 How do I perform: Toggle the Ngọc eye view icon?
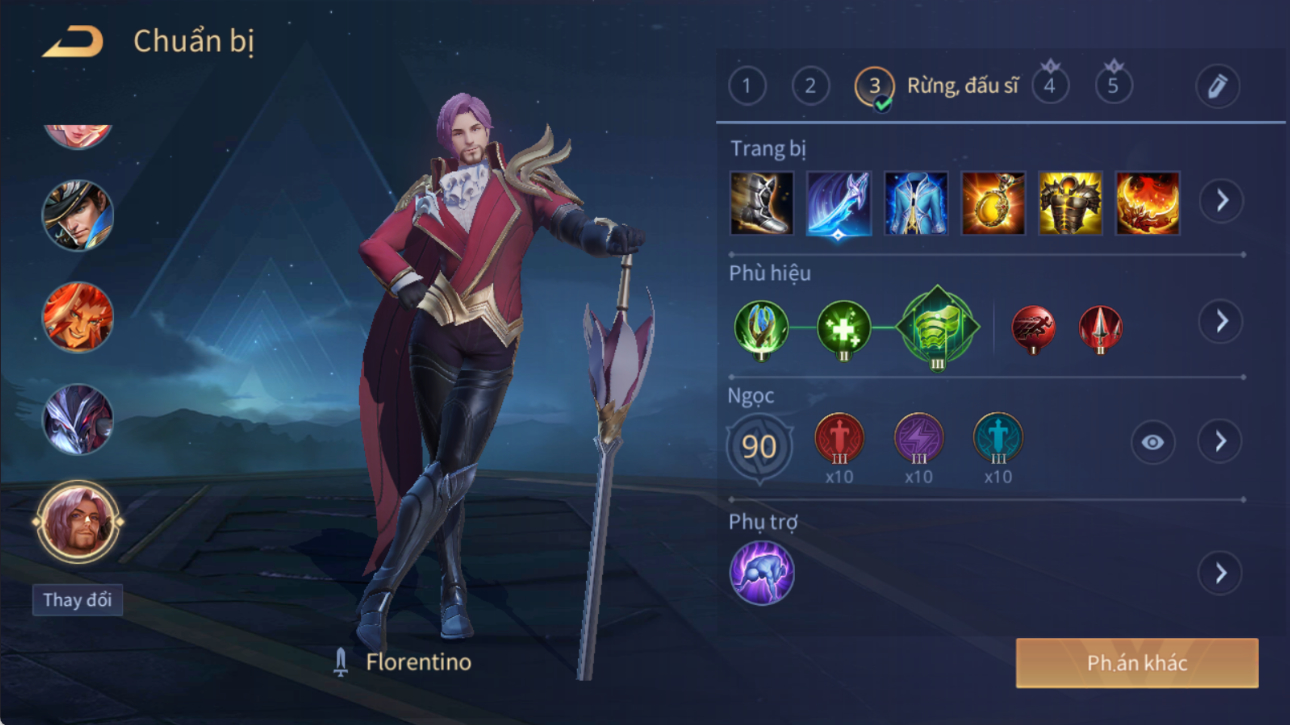click(x=1152, y=442)
